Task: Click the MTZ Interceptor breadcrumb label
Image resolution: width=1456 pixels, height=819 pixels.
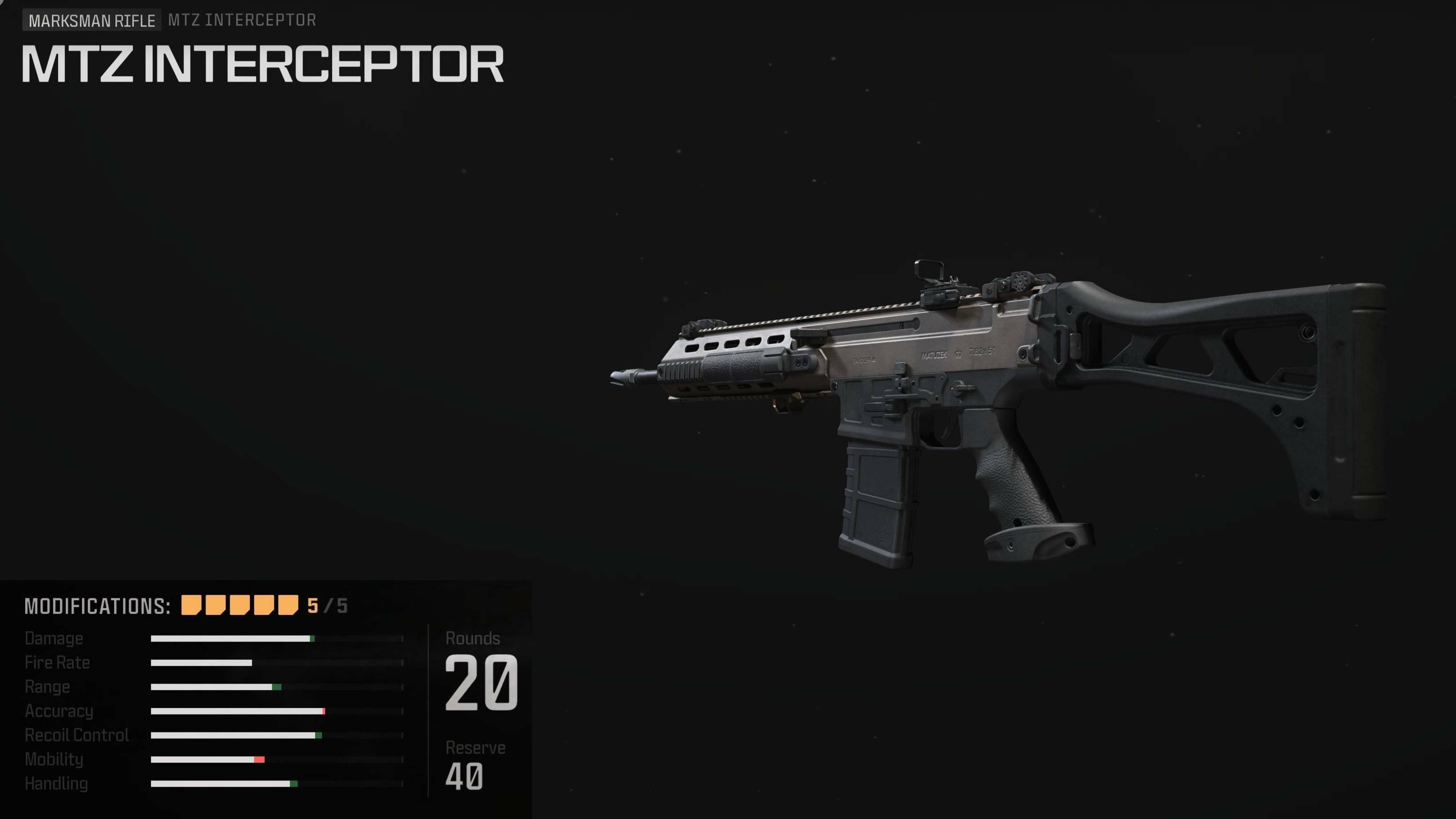Action: tap(242, 20)
